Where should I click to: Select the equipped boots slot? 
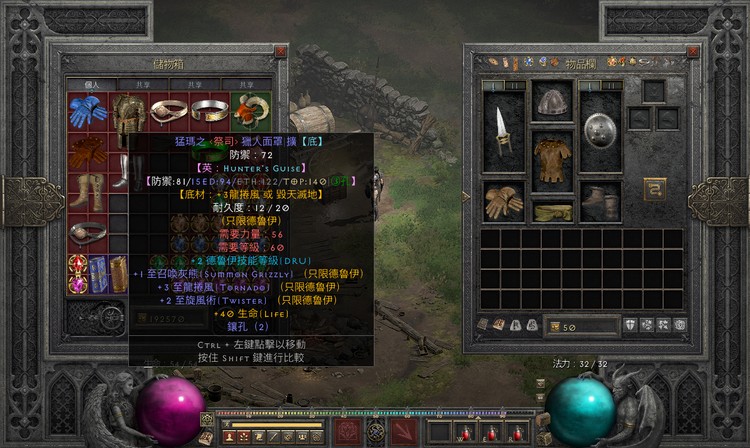601,201
